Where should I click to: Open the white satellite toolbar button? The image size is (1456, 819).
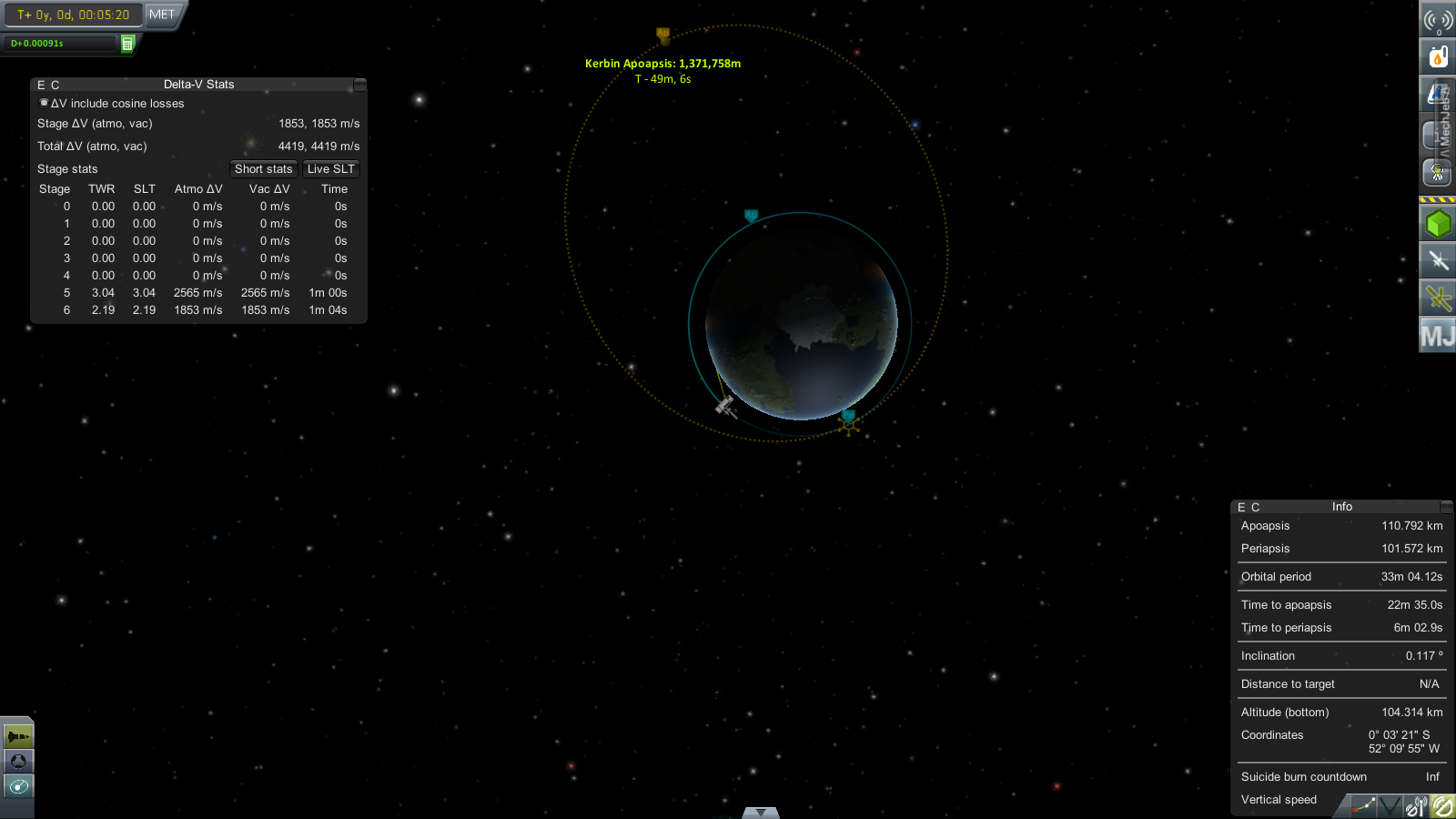point(1438,261)
